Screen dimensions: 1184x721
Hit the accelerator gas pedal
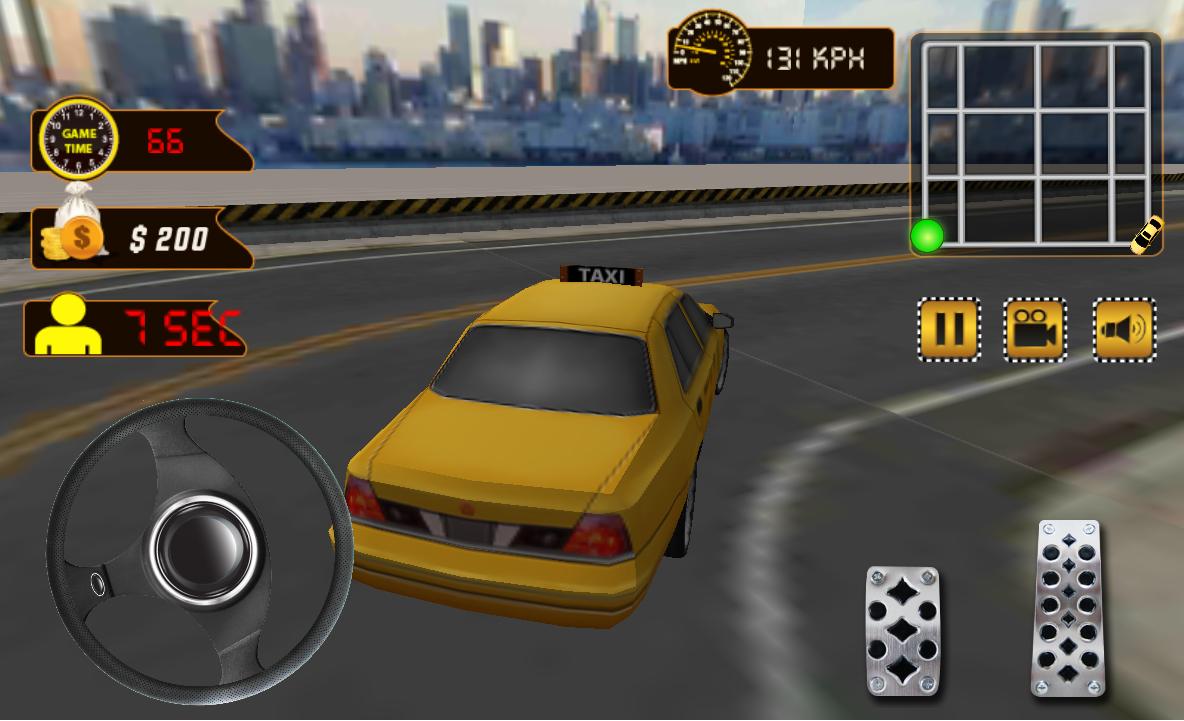click(x=1070, y=607)
